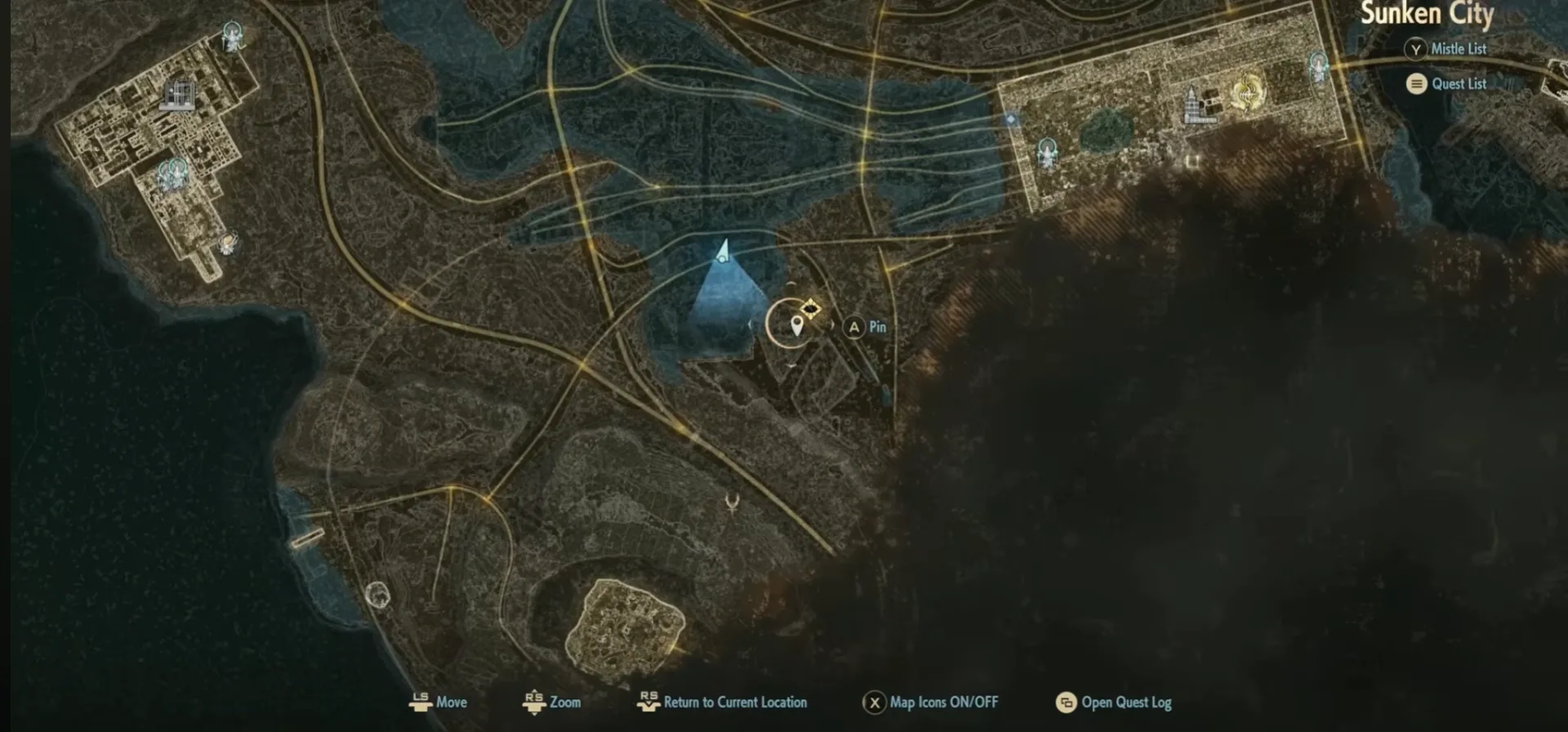
Task: Select the diamond eye marker beside the cursor
Action: coord(810,309)
